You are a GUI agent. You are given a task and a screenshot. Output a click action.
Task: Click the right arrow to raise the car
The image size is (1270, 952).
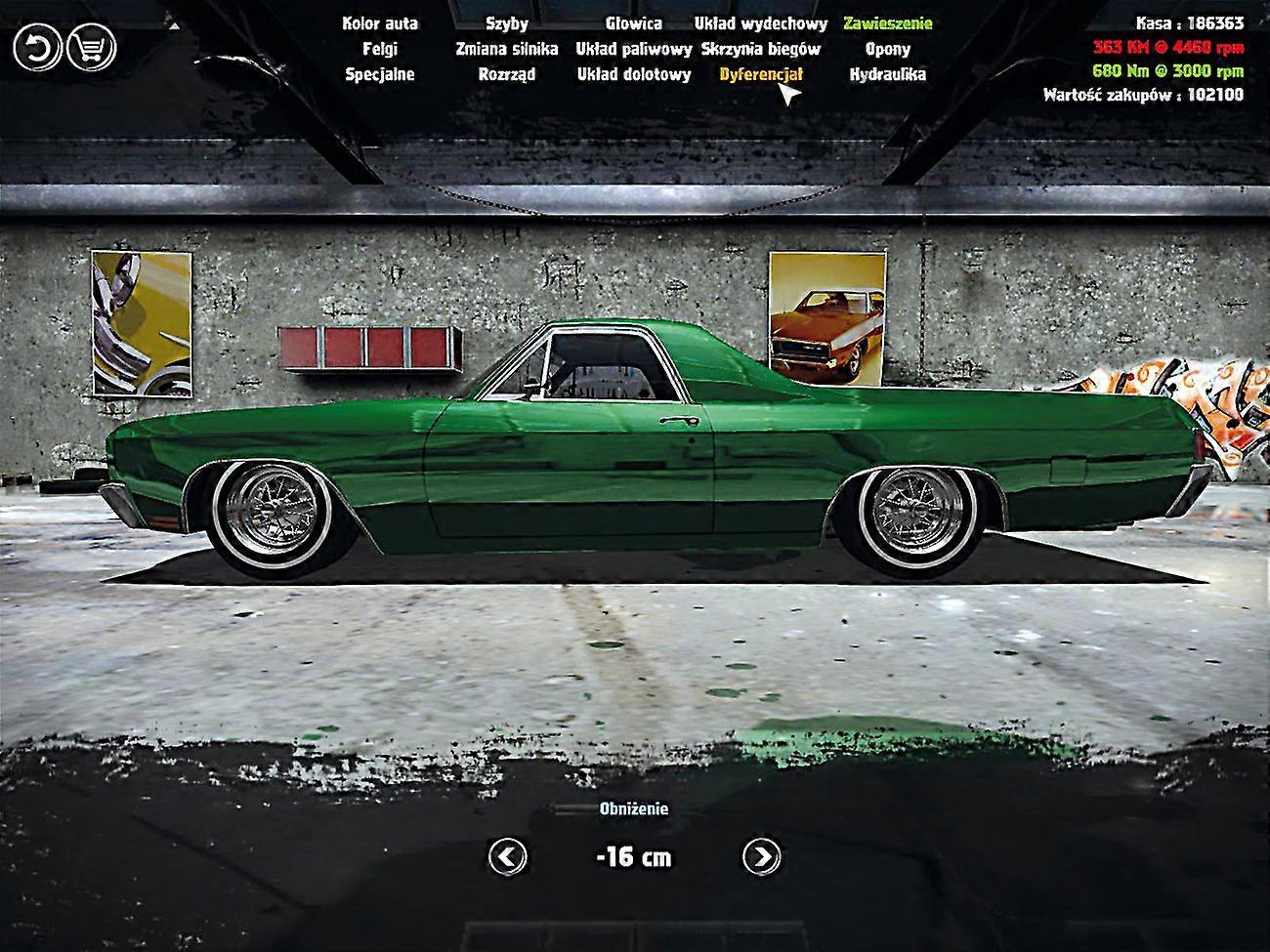[x=762, y=858]
